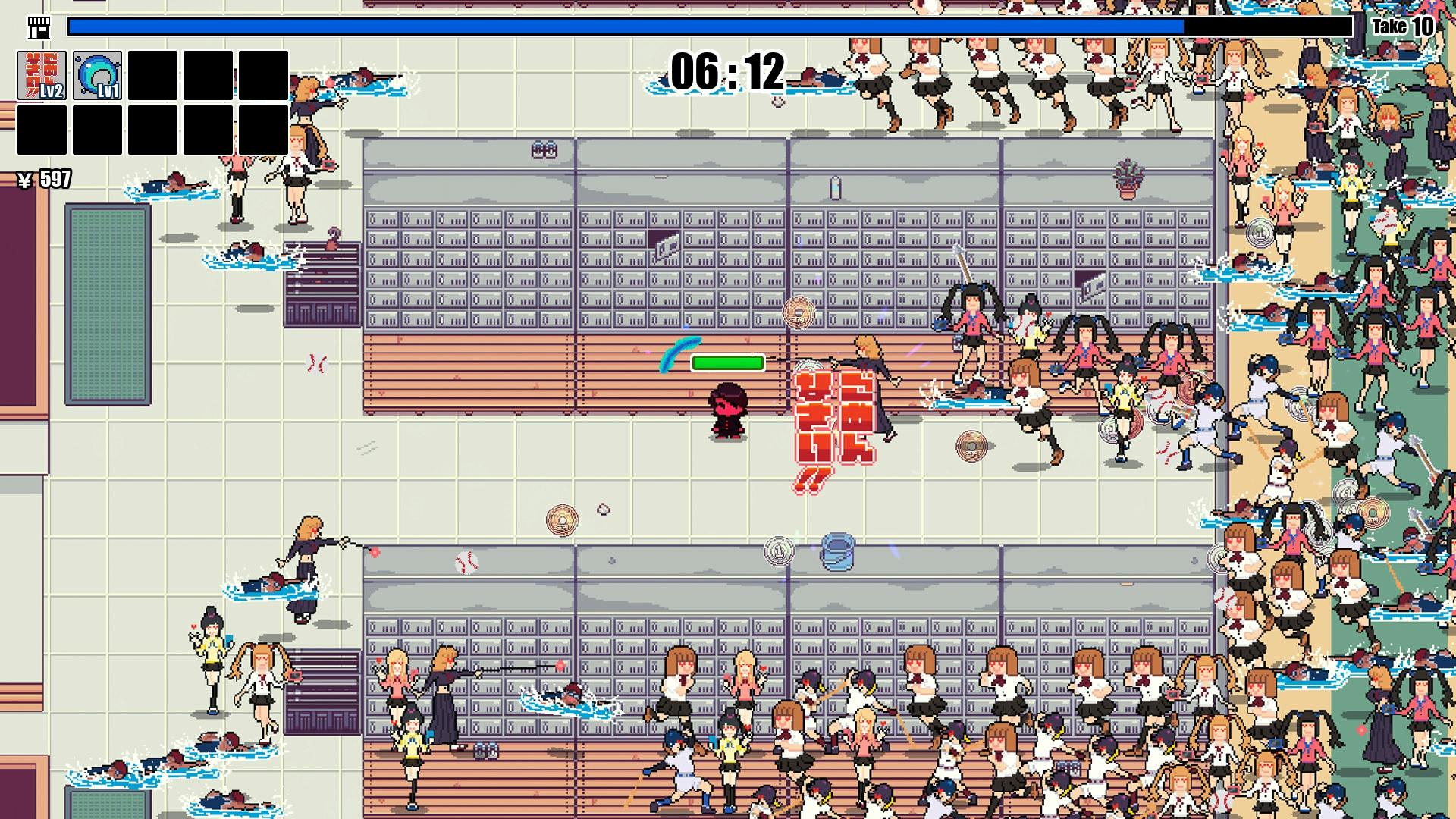
Task: Click the clapperboard icon beside the blue bar
Action: (40, 27)
